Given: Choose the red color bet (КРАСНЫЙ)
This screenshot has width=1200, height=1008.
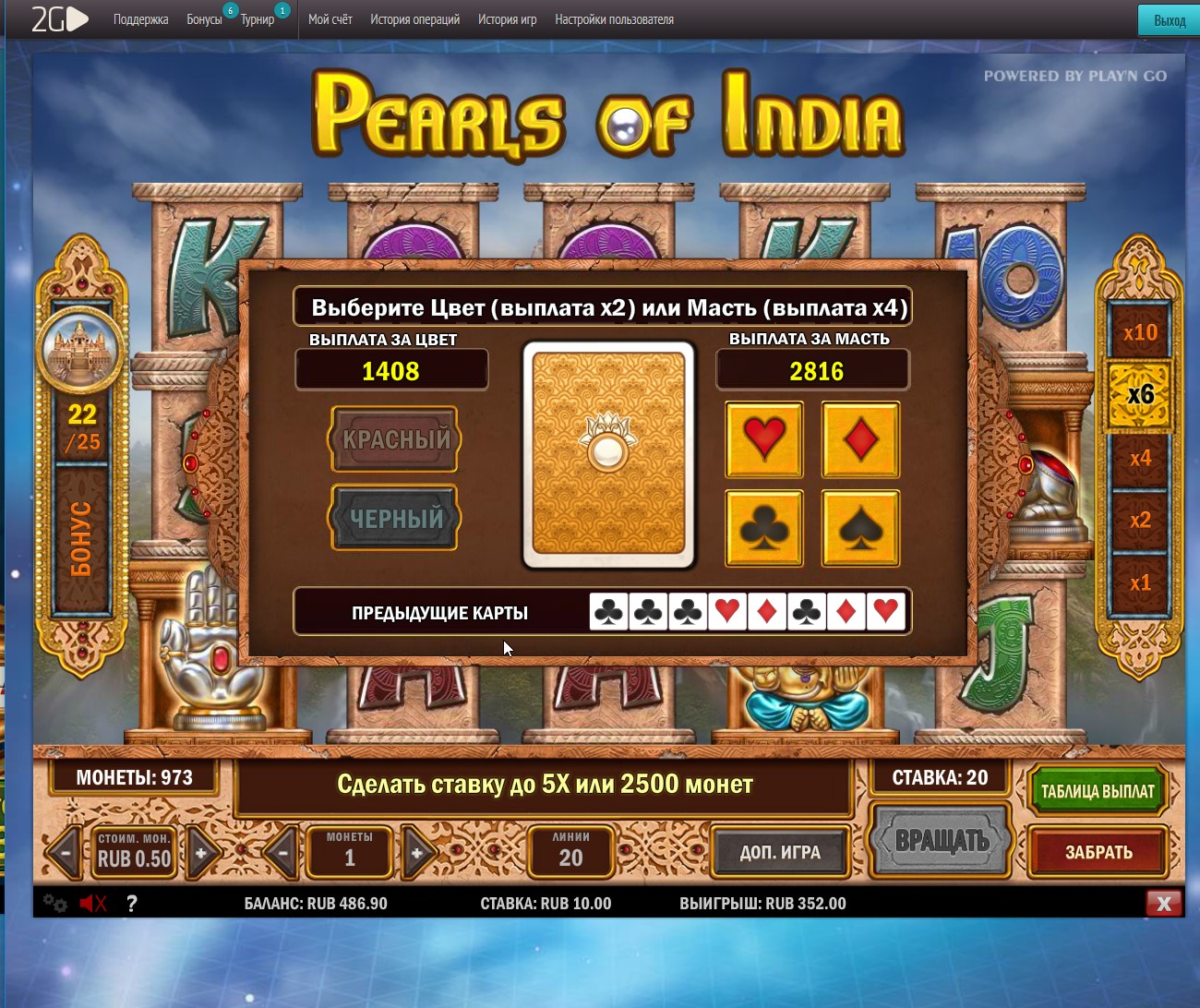Looking at the screenshot, I should pyautogui.click(x=395, y=439).
